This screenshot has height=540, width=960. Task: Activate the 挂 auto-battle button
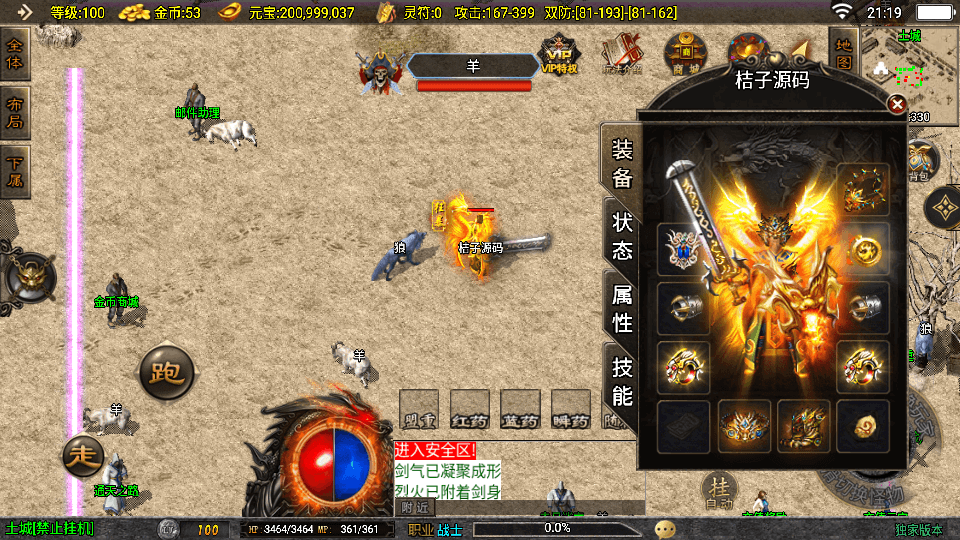[718, 488]
